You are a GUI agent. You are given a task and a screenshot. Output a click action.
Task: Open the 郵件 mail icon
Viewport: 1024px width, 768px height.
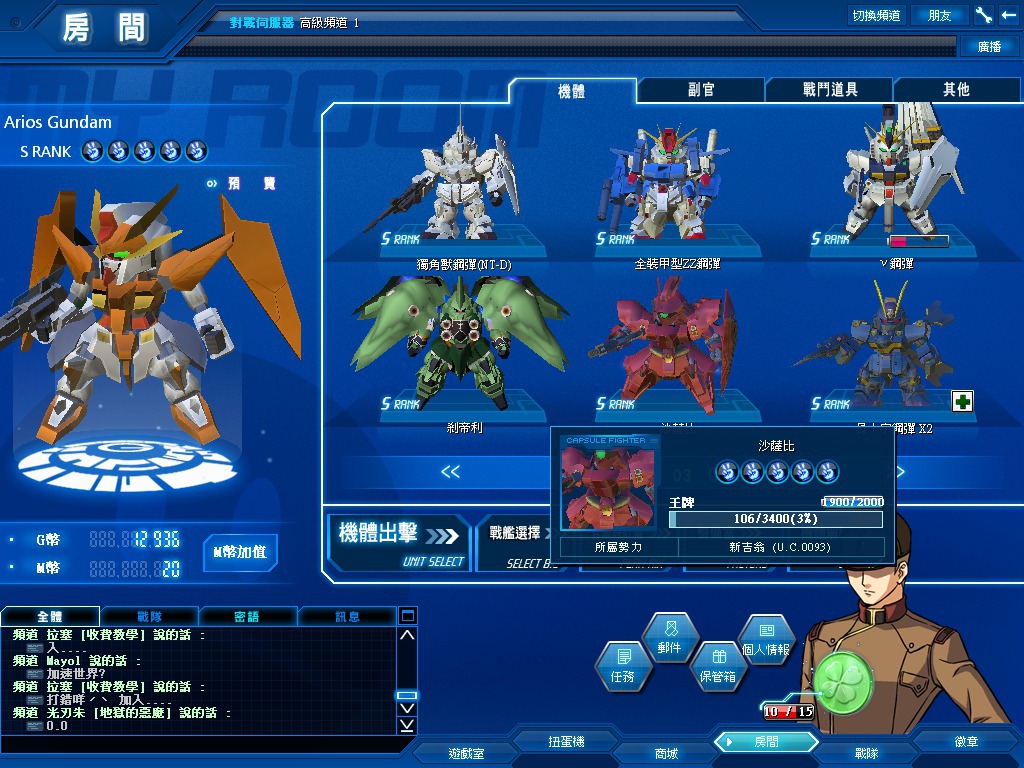pyautogui.click(x=669, y=637)
